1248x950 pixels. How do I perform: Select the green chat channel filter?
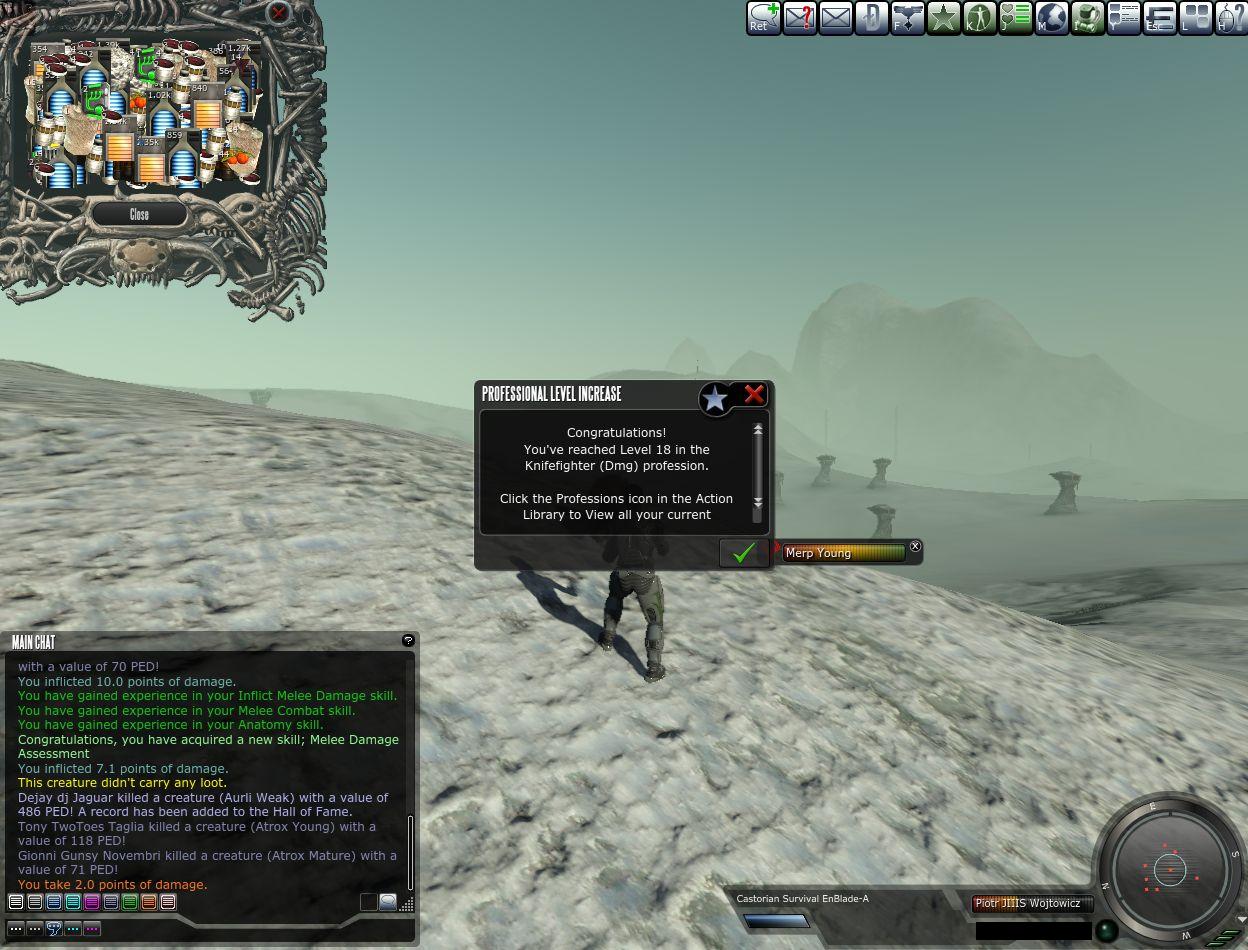click(x=130, y=902)
